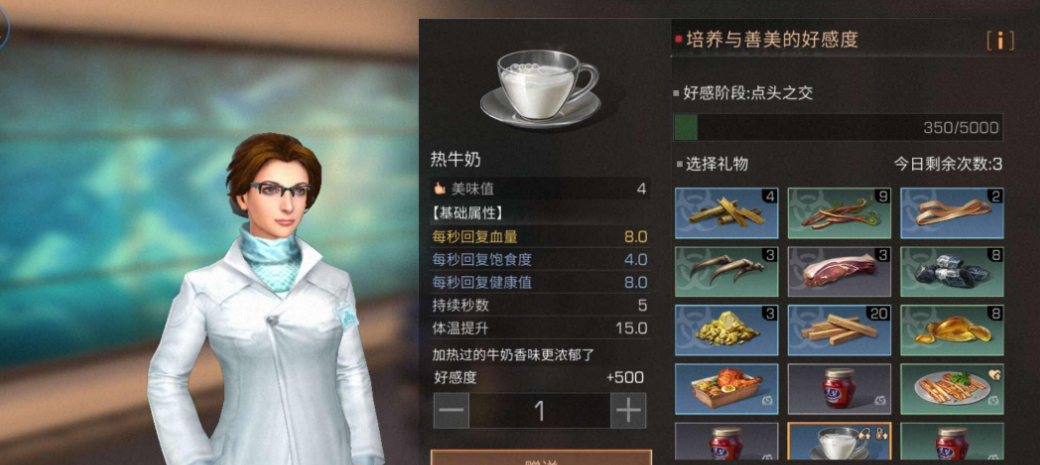Decrease gift quantity with minus button
Image resolution: width=1040 pixels, height=465 pixels.
pyautogui.click(x=451, y=410)
